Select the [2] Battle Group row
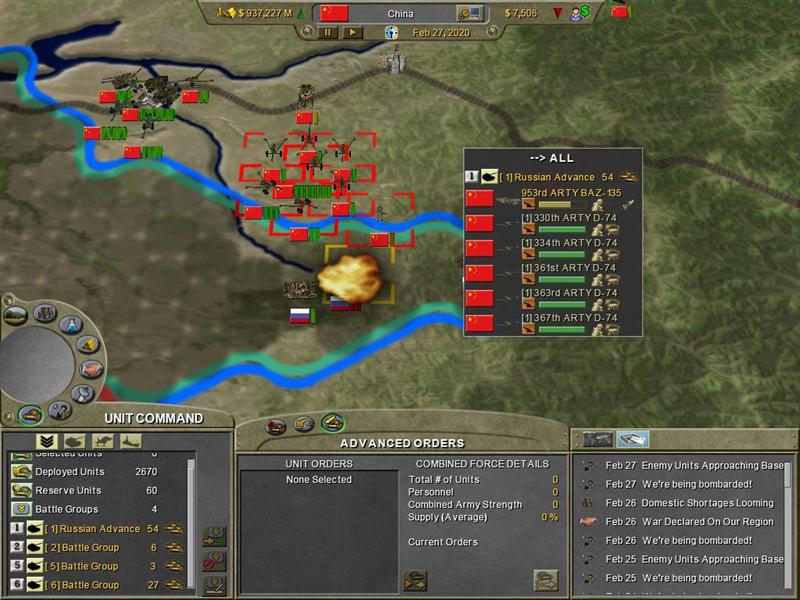The height and width of the screenshot is (600, 800). pyautogui.click(x=90, y=547)
